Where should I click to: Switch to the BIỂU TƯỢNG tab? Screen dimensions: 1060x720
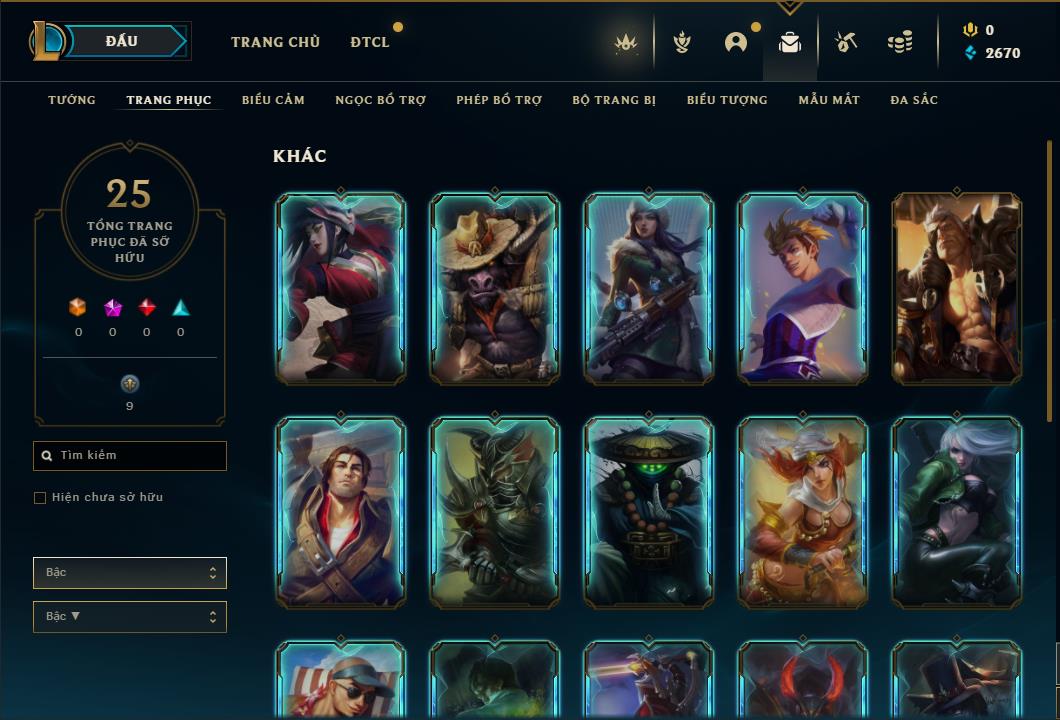coord(727,100)
